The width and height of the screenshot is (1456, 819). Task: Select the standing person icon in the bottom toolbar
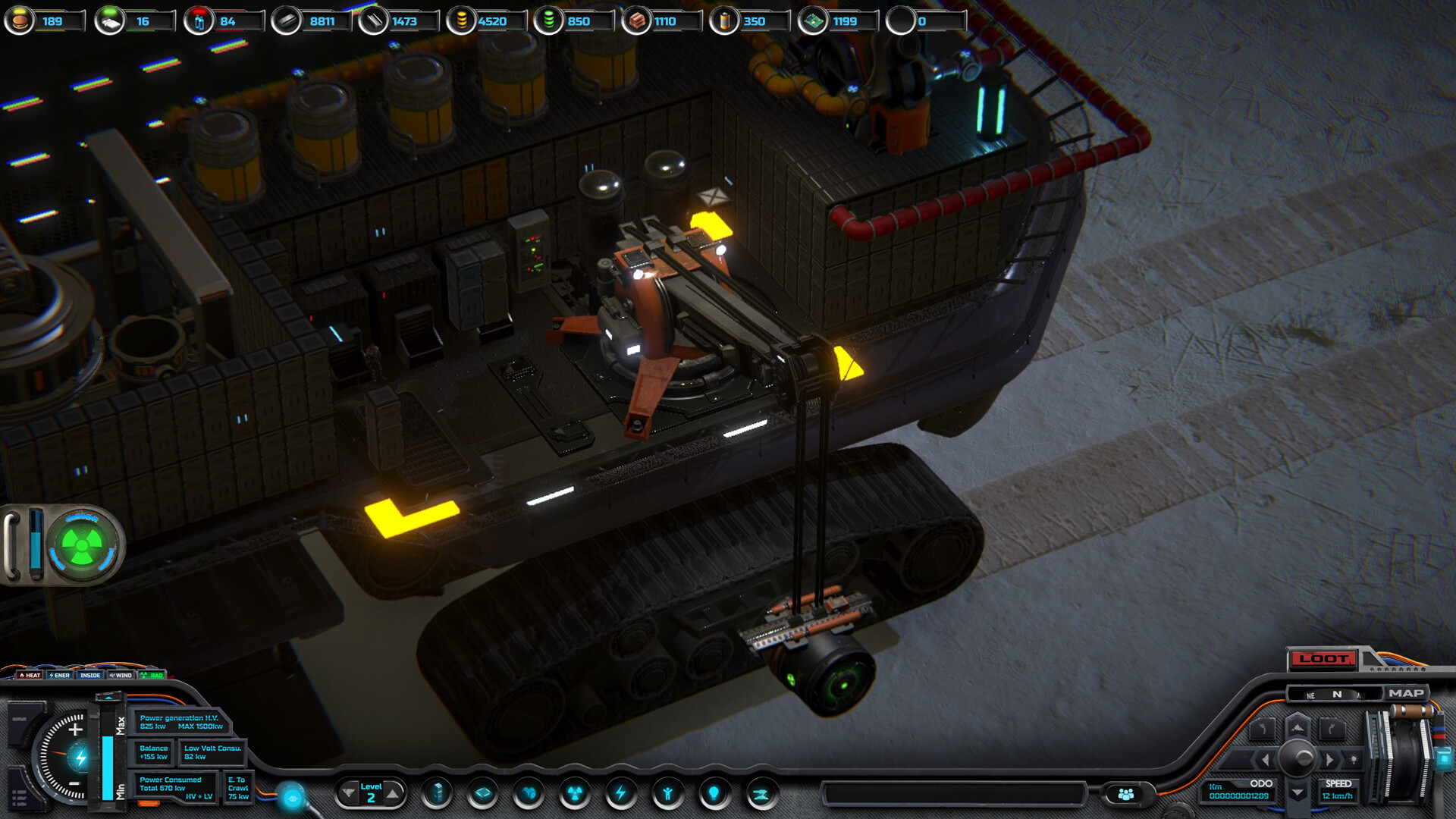click(x=667, y=794)
